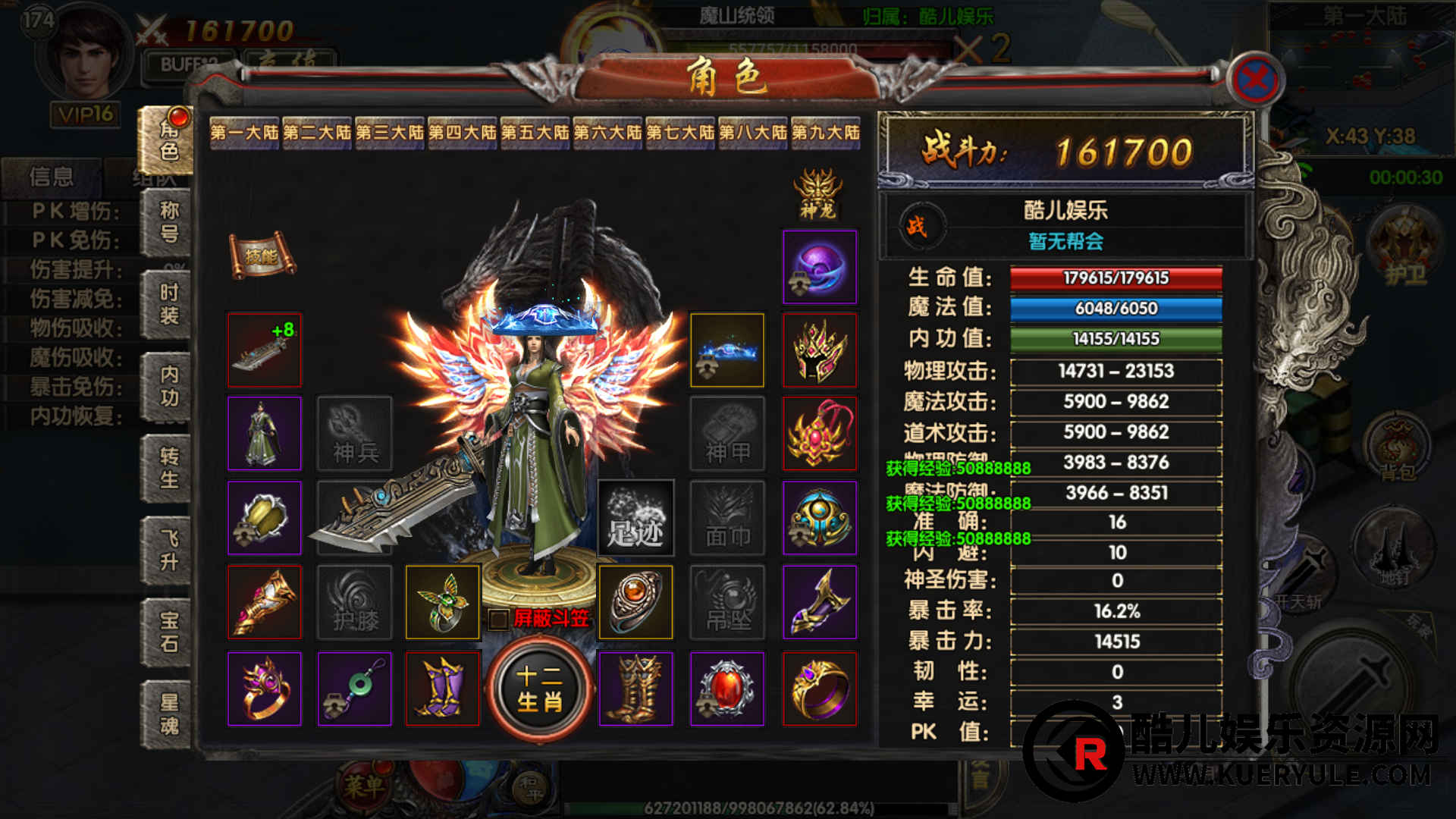Toggle the 屏蔽斗笠 hide hat checkbox

498,619
